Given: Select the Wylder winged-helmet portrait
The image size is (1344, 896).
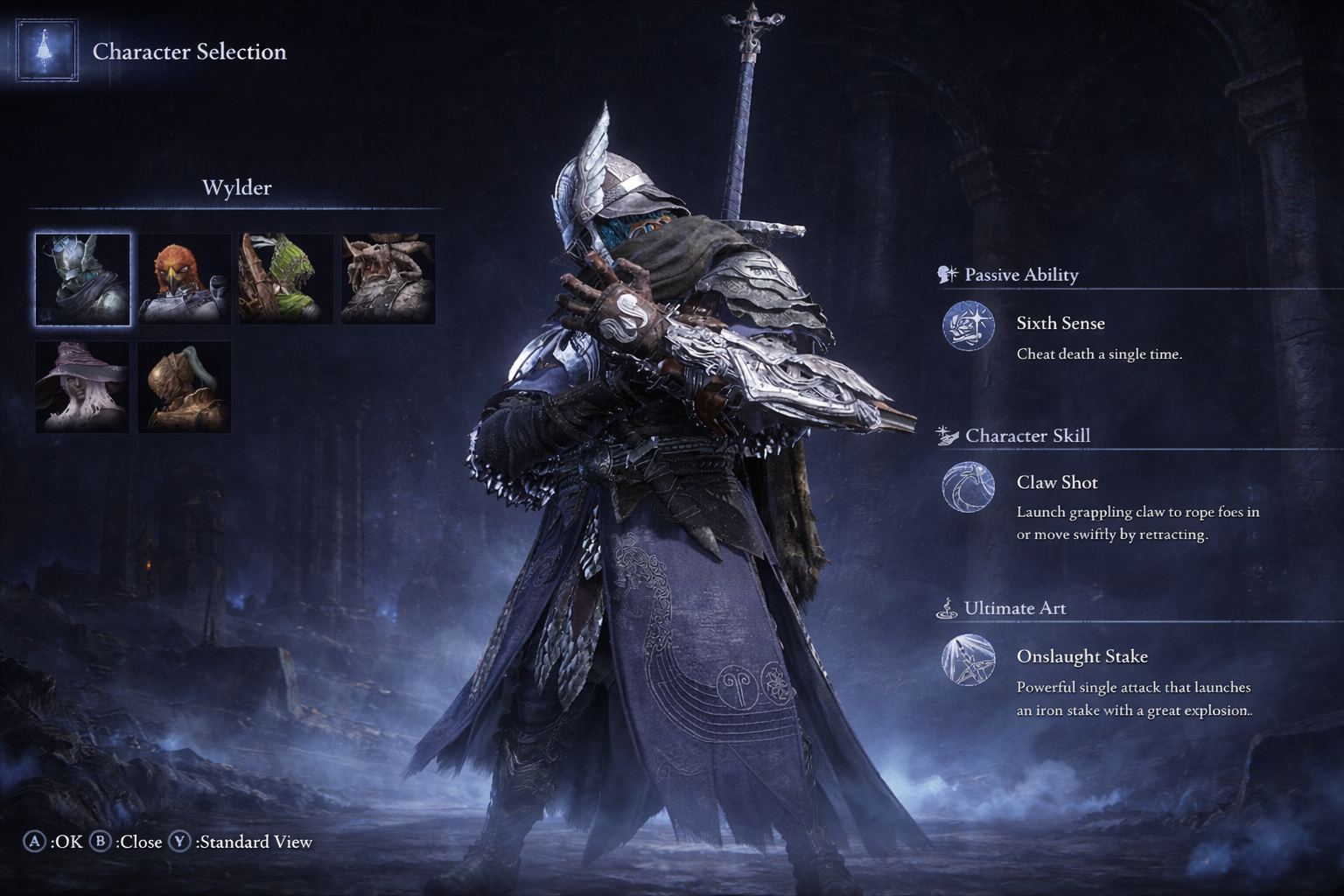Looking at the screenshot, I should point(82,279).
